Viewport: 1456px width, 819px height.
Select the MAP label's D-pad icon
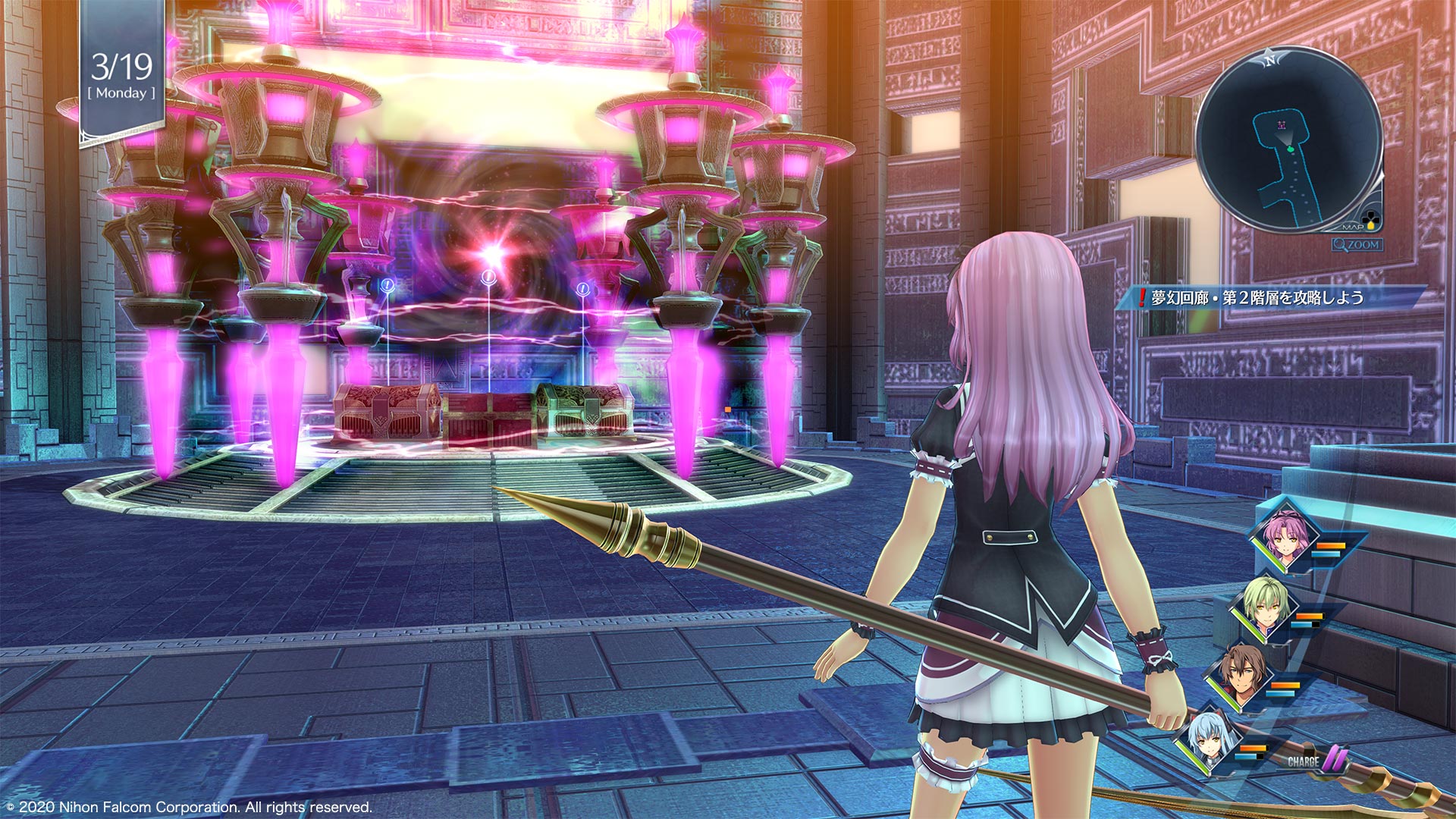click(x=1371, y=218)
